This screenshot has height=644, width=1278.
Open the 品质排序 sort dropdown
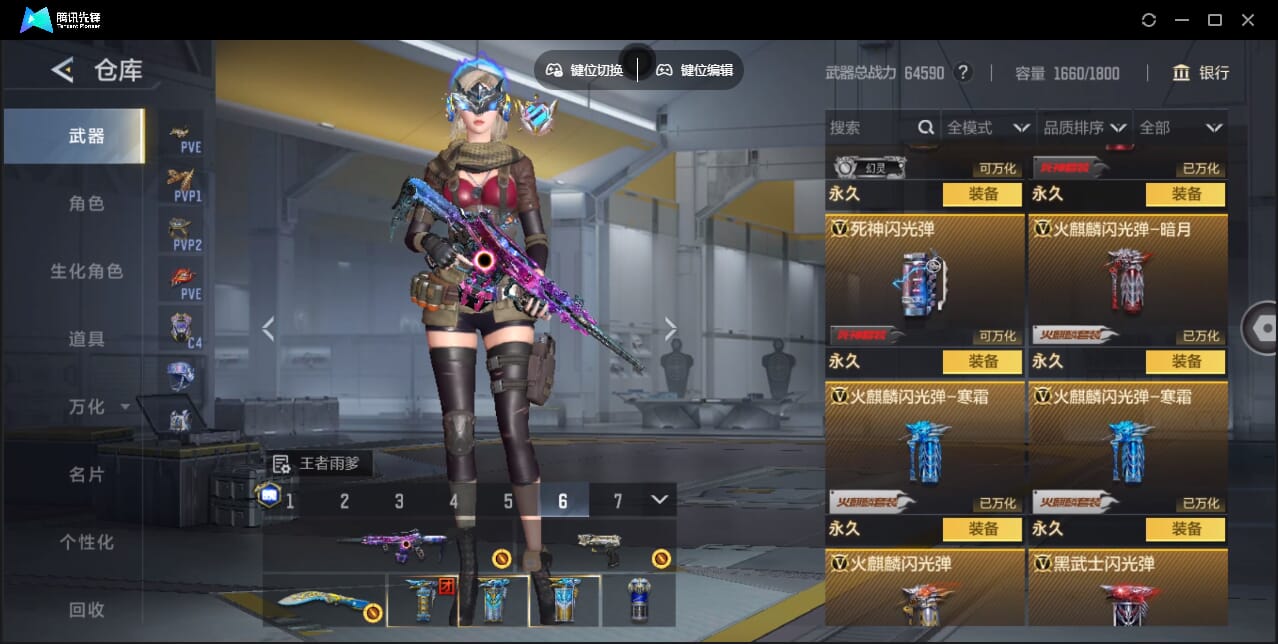click(x=1084, y=128)
